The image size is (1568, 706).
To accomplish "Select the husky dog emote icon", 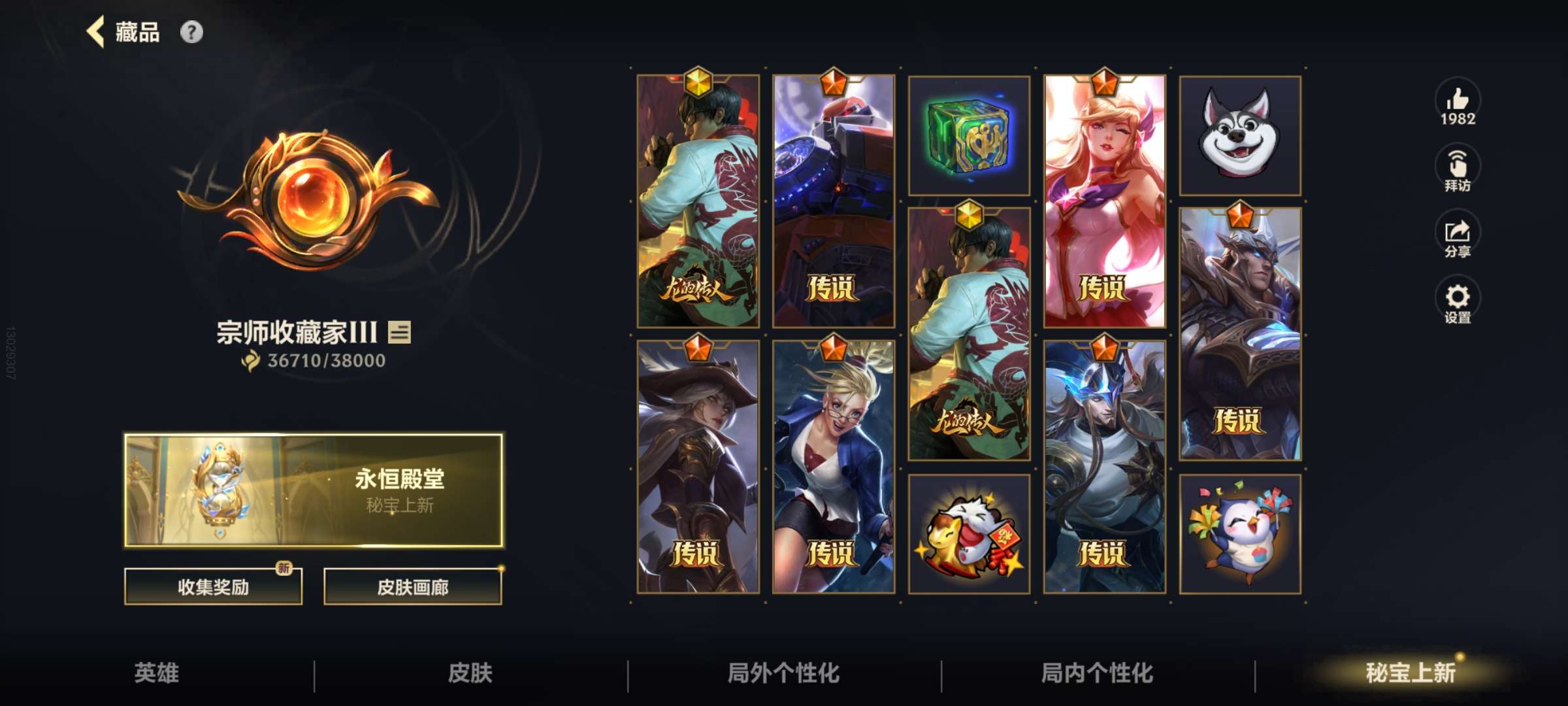I will (1241, 134).
